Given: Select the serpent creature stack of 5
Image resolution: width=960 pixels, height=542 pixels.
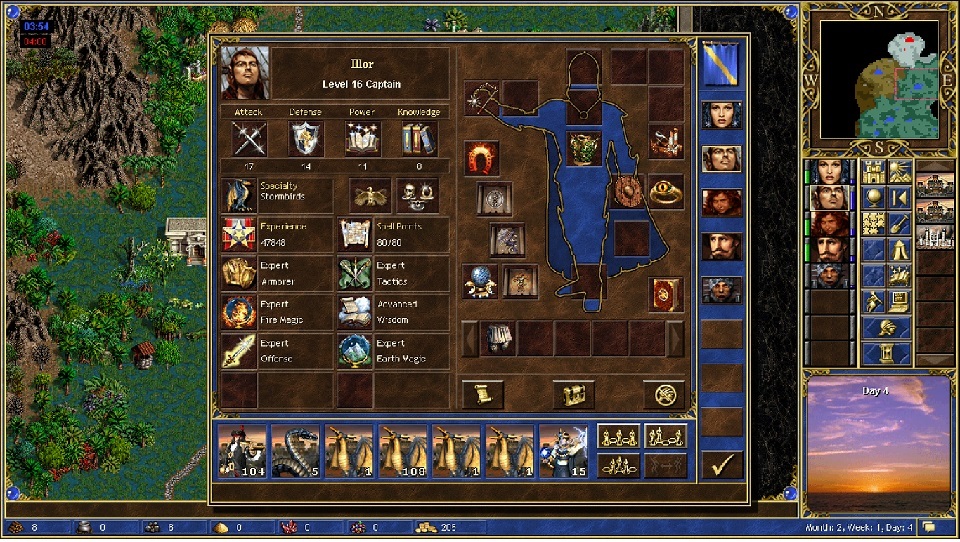Looking at the screenshot, I should coord(296,450).
